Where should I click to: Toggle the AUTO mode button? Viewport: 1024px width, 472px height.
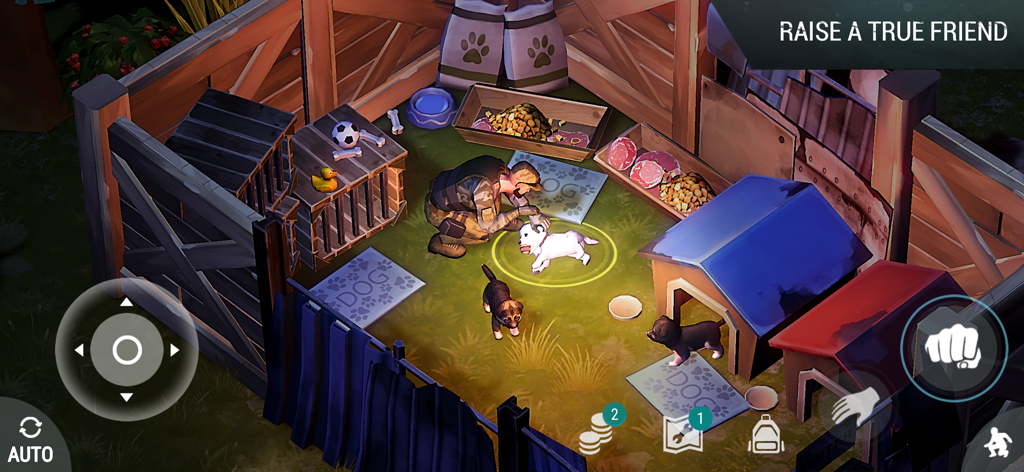(30, 440)
